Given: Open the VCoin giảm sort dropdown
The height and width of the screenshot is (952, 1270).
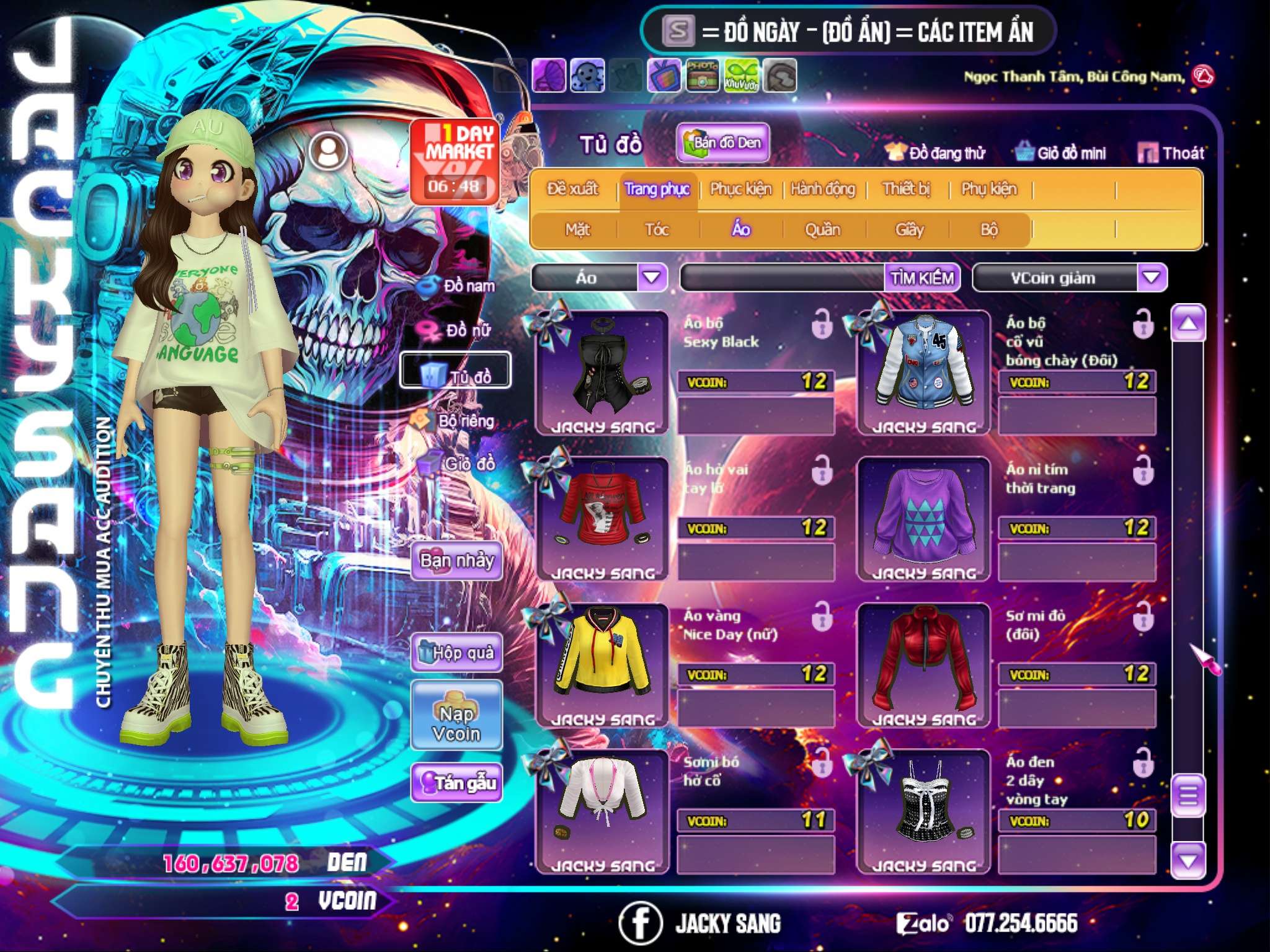Looking at the screenshot, I should pyautogui.click(x=1152, y=277).
